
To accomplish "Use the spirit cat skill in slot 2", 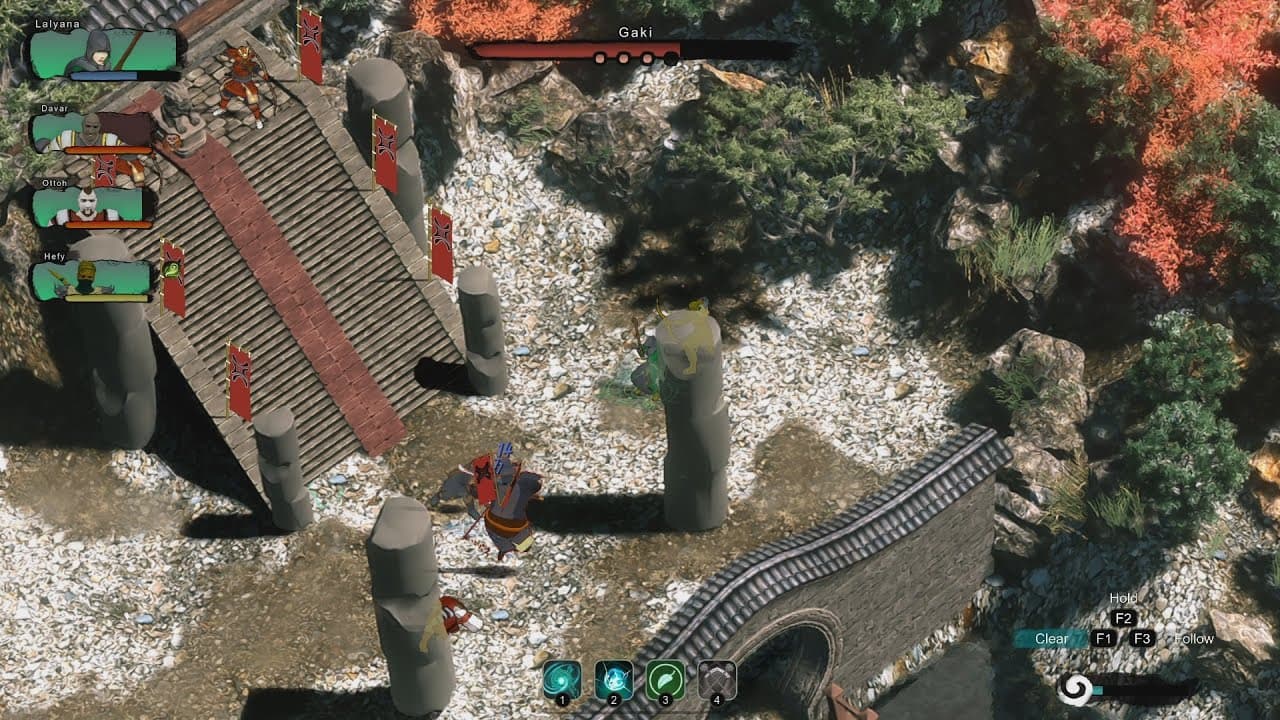I will point(613,677).
